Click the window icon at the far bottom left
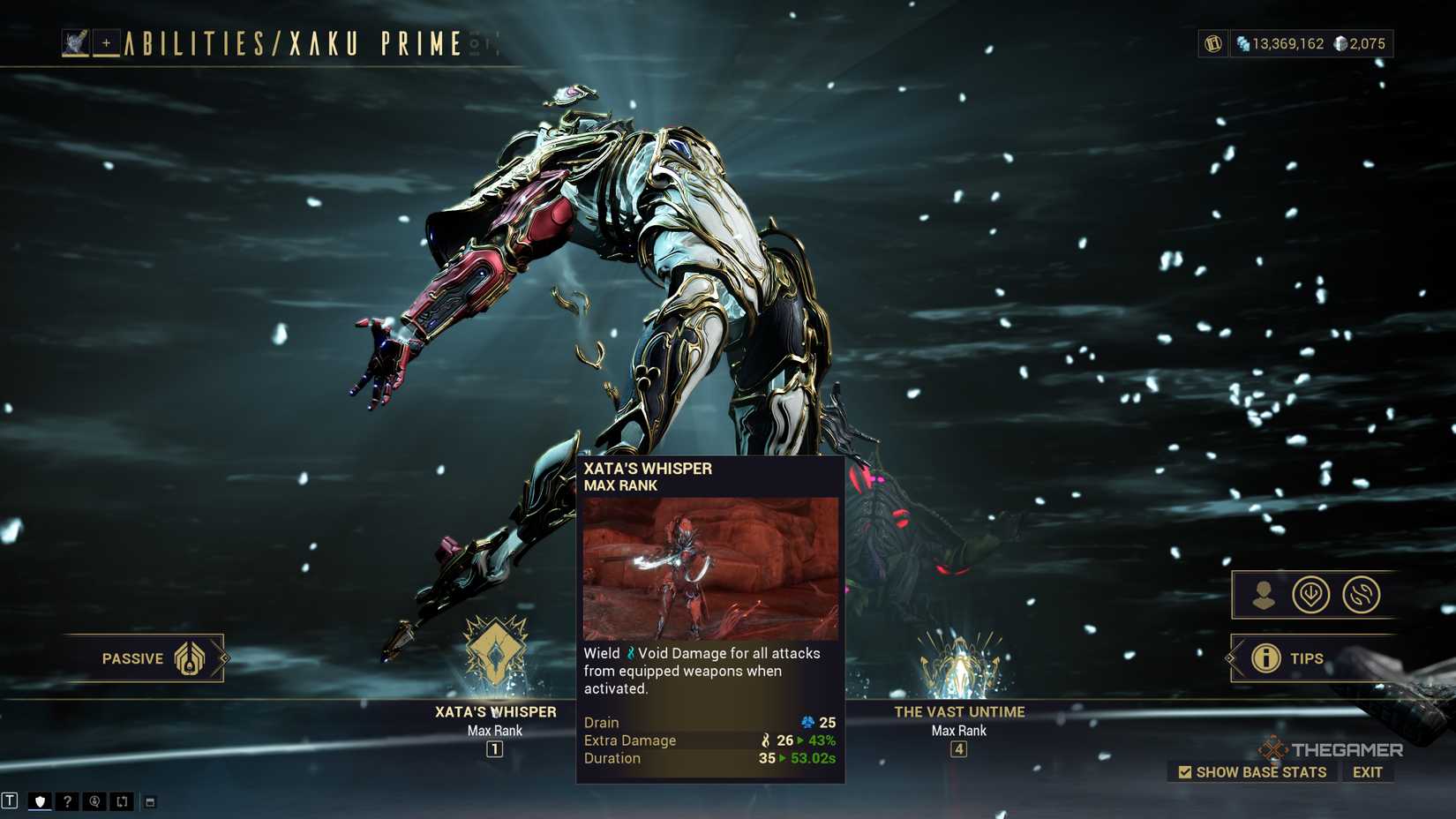The height and width of the screenshot is (819, 1456). (x=152, y=801)
